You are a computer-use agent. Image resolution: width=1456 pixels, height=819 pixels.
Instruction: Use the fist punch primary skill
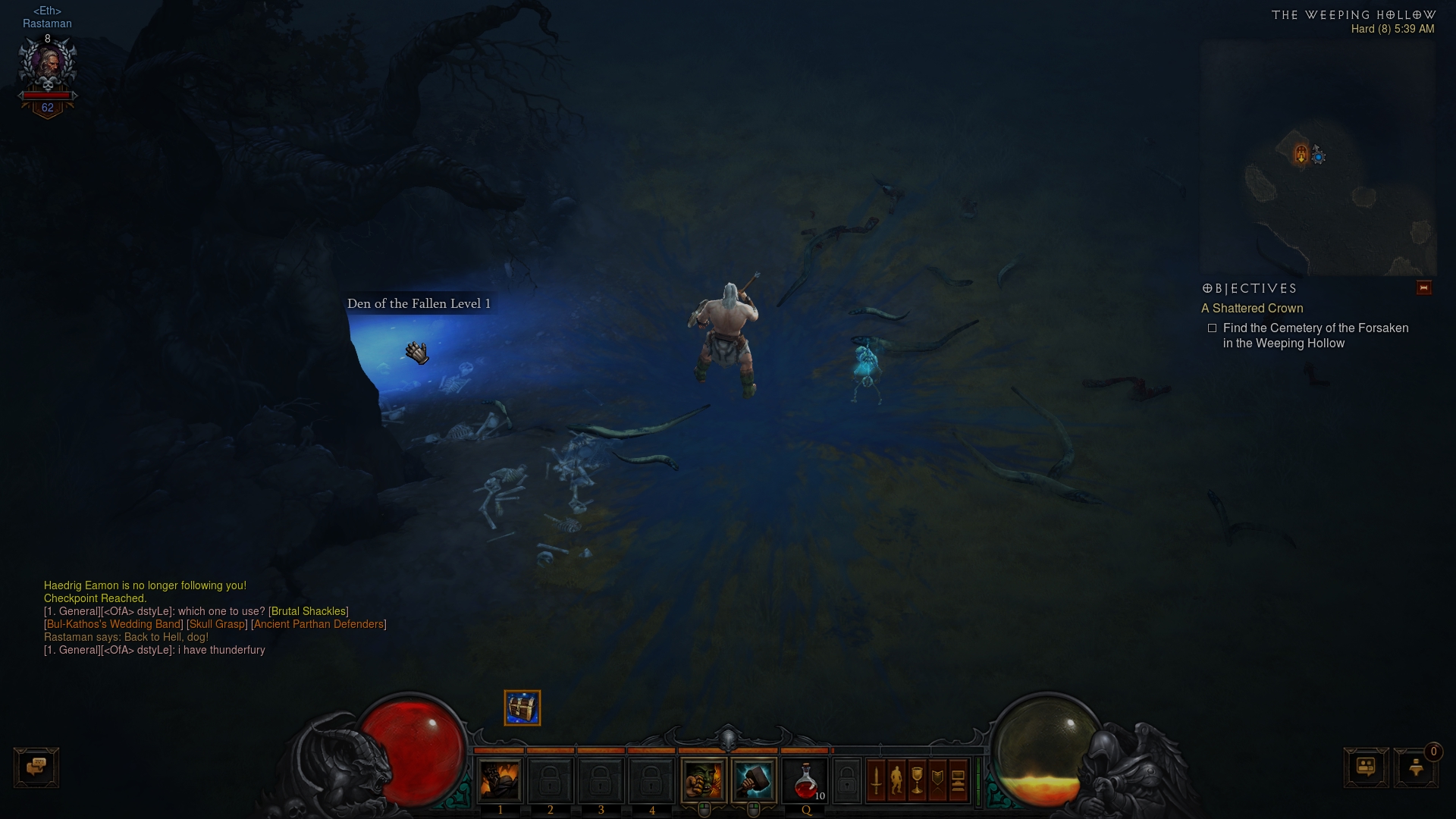click(x=704, y=780)
